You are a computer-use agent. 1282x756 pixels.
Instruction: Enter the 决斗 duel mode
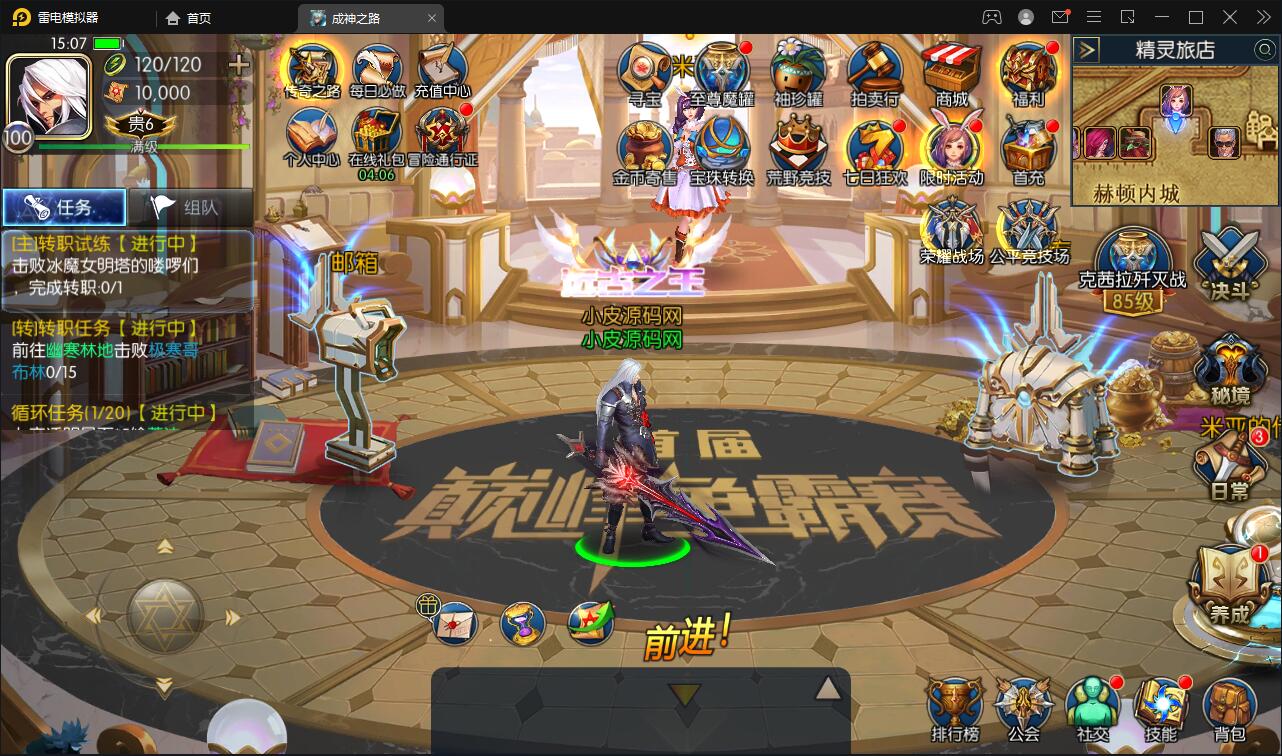1229,262
